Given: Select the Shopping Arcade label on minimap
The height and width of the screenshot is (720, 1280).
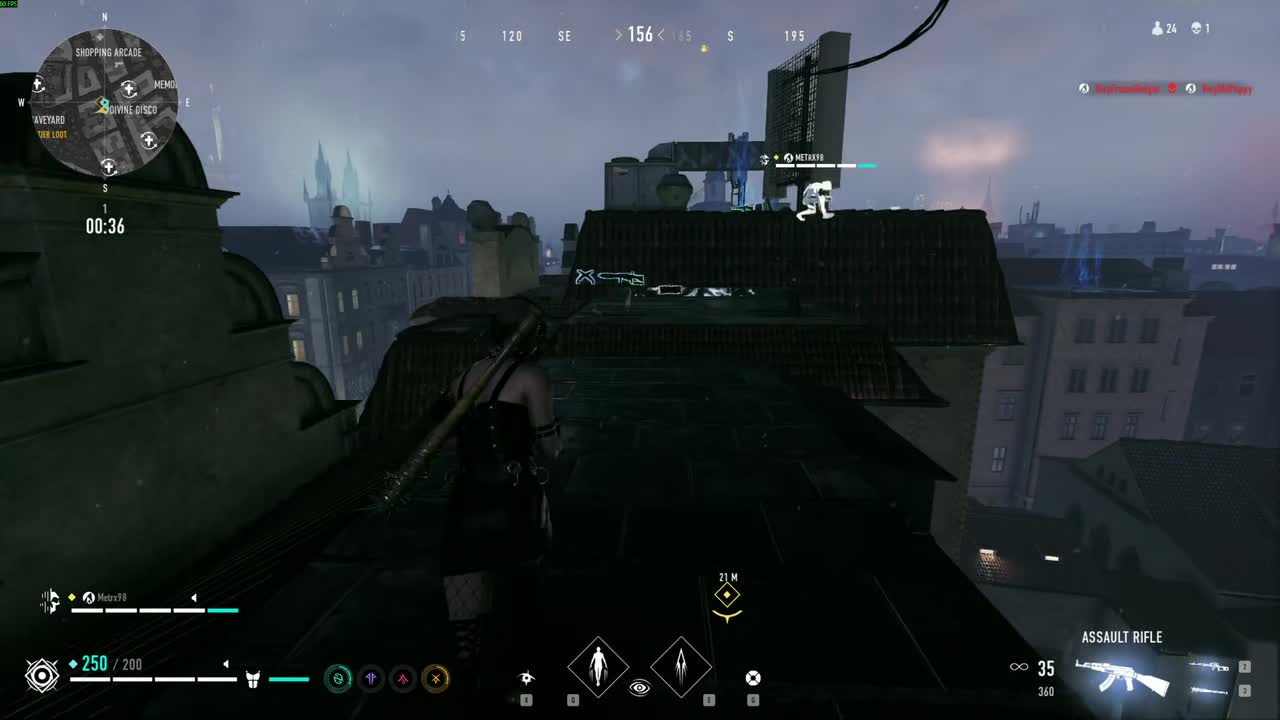Looking at the screenshot, I should tap(108, 53).
